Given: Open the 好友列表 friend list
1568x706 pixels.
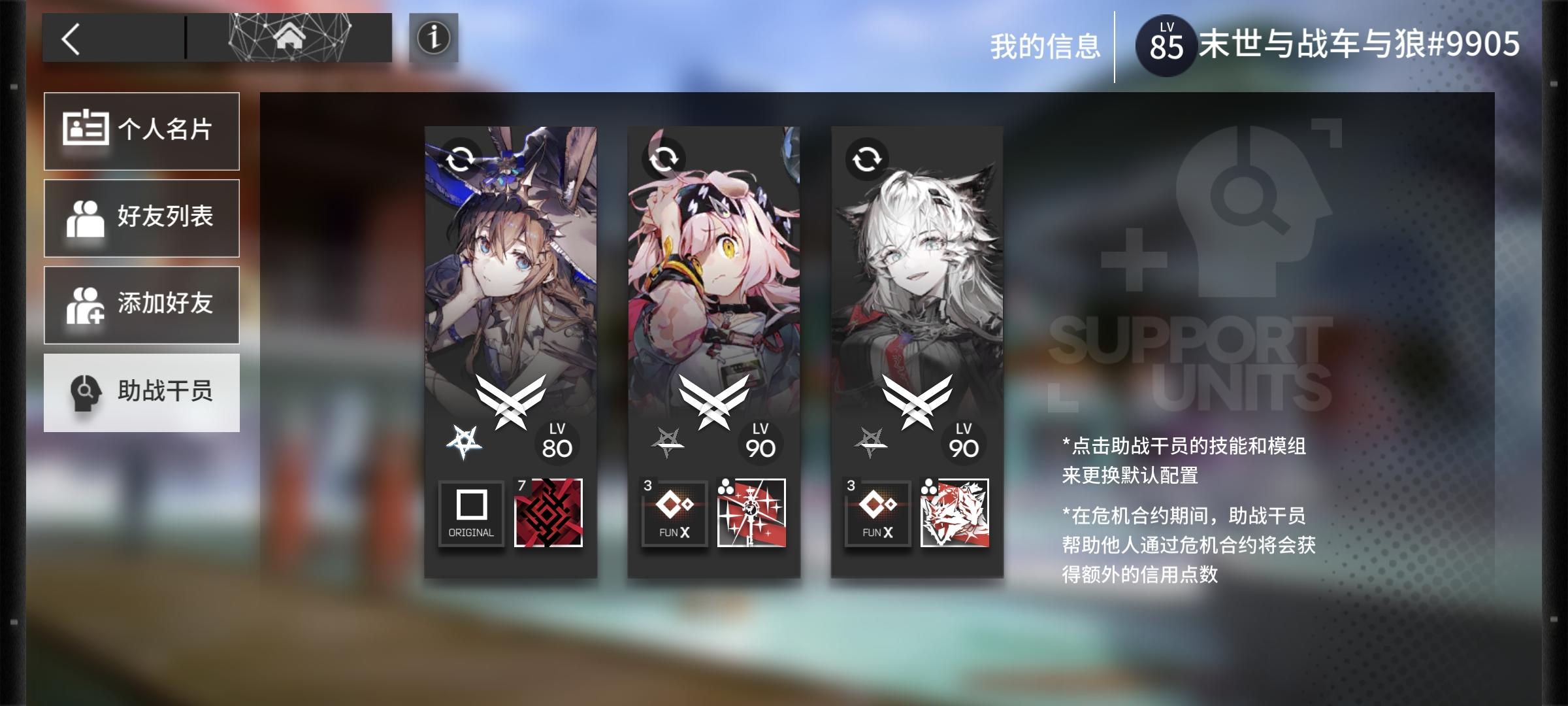Looking at the screenshot, I should tap(141, 216).
